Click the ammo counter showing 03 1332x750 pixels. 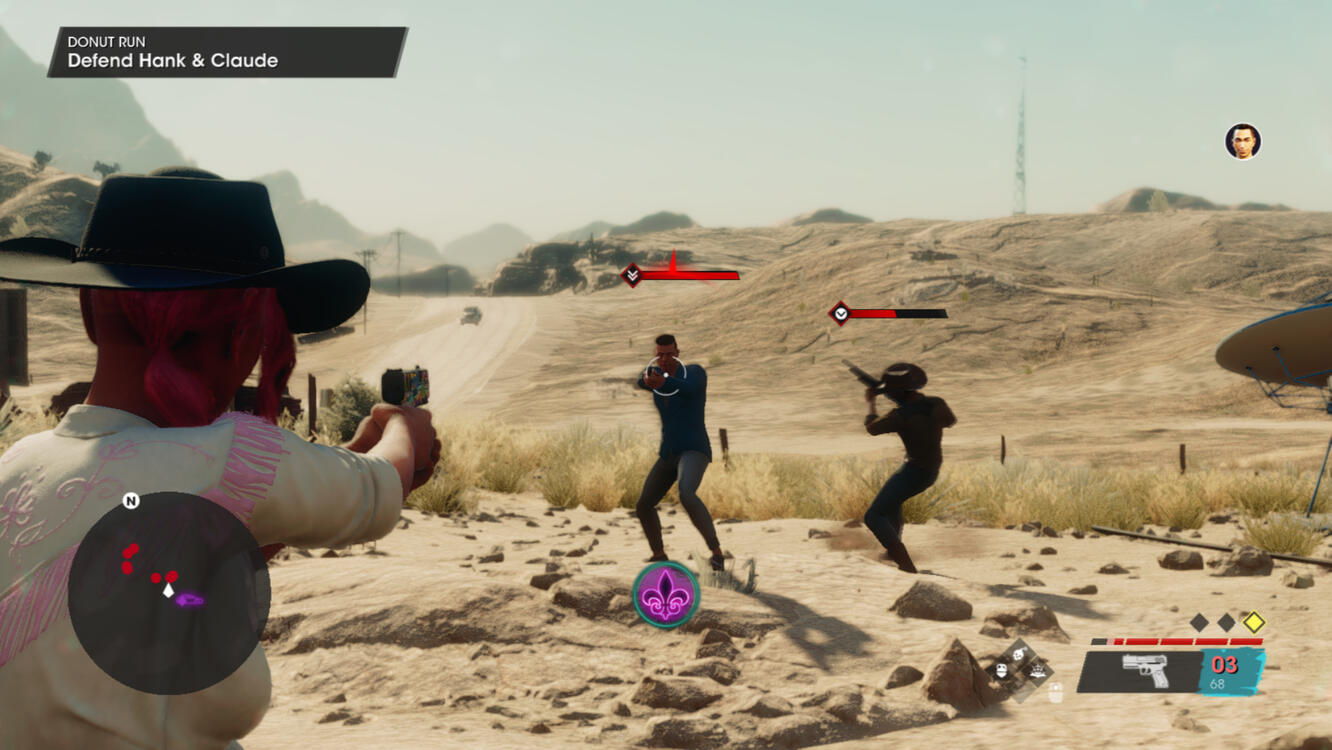pyautogui.click(x=1224, y=663)
